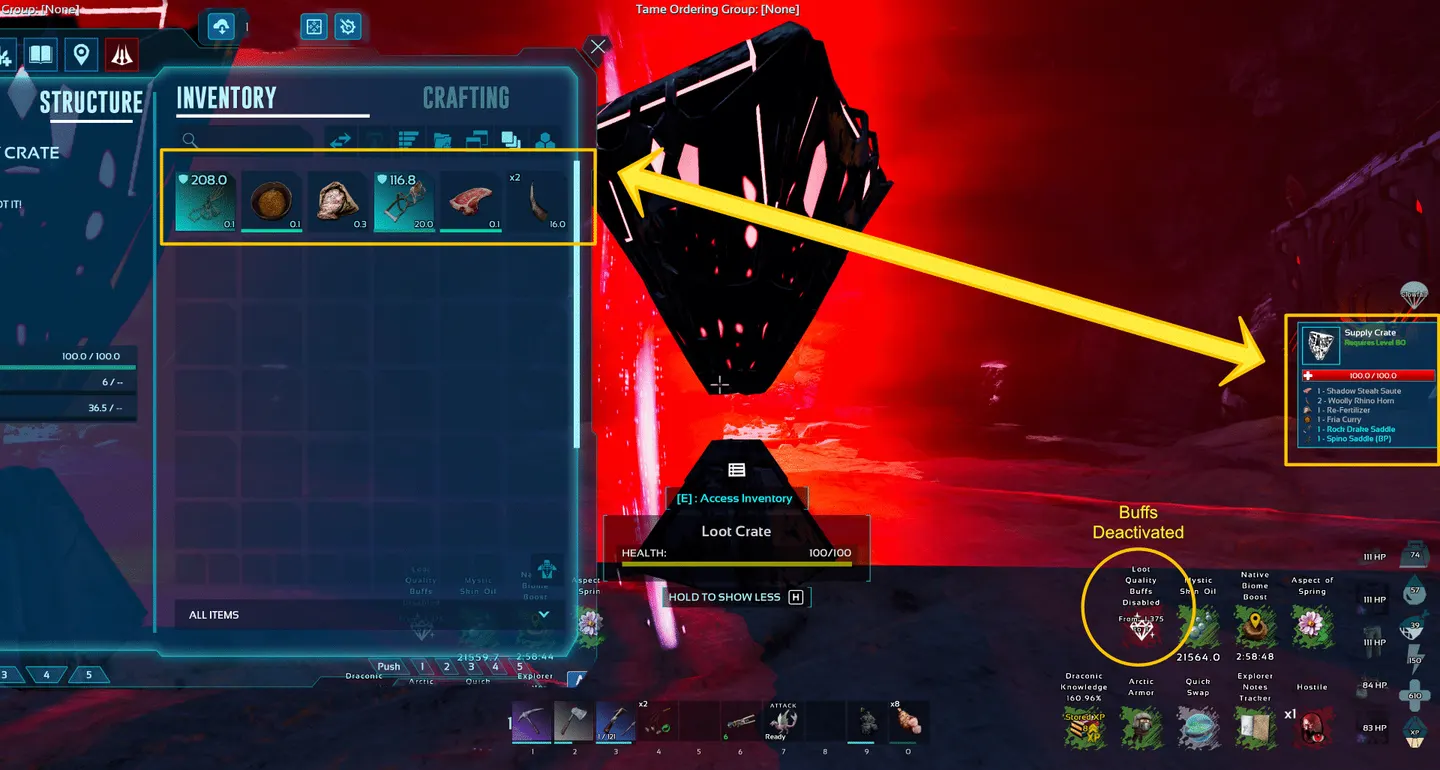Select the INVENTORY tab

226,97
